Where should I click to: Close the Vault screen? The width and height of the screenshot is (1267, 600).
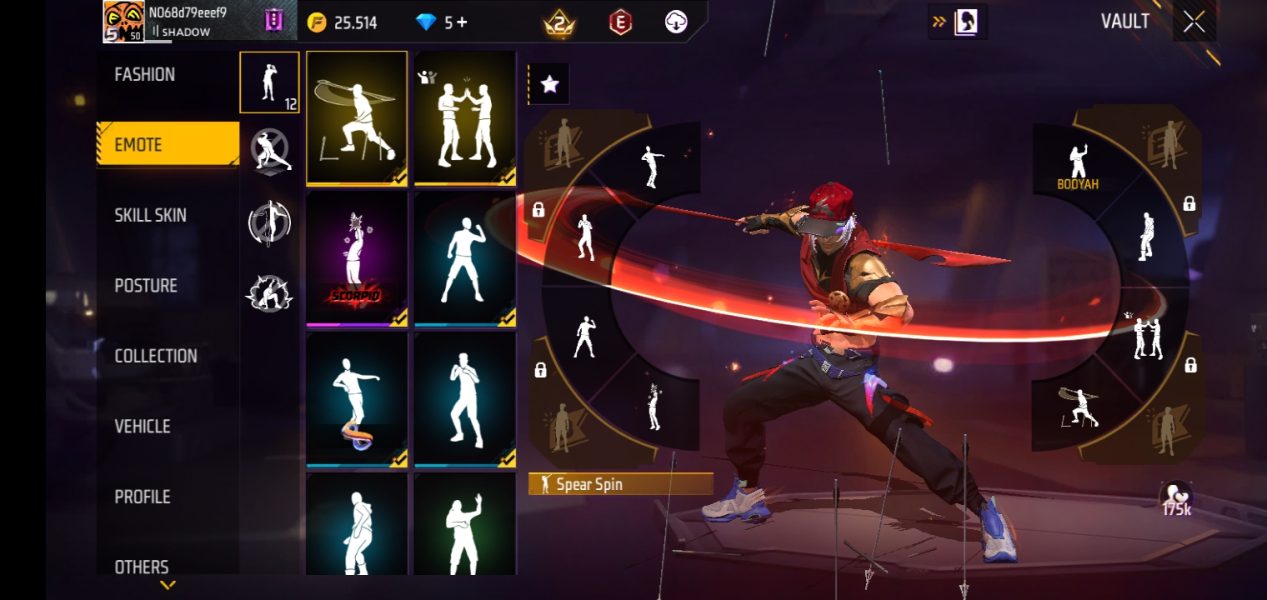point(1194,22)
